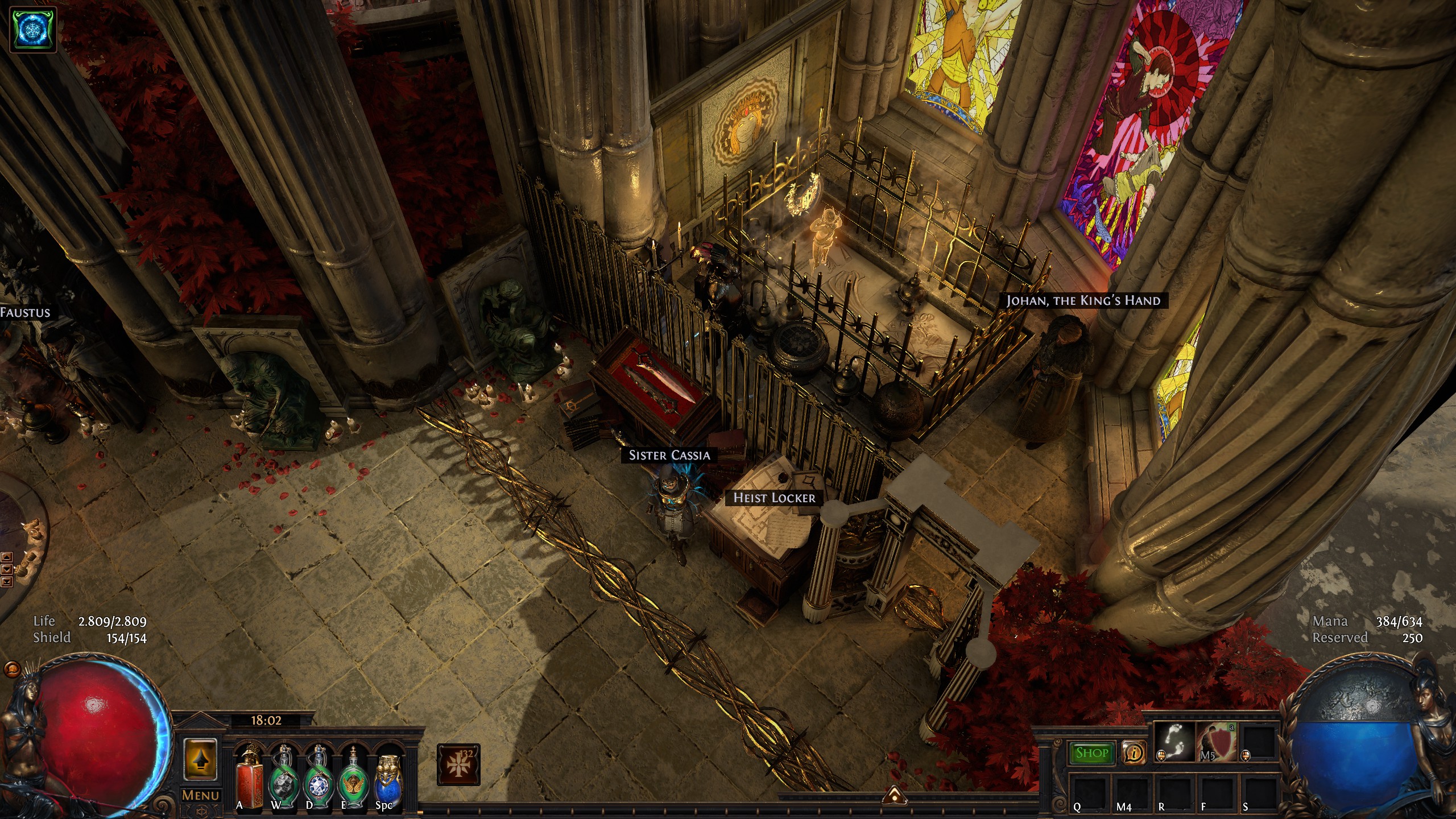Click the Faustus name label
This screenshot has height=819, width=1456.
pos(25,312)
